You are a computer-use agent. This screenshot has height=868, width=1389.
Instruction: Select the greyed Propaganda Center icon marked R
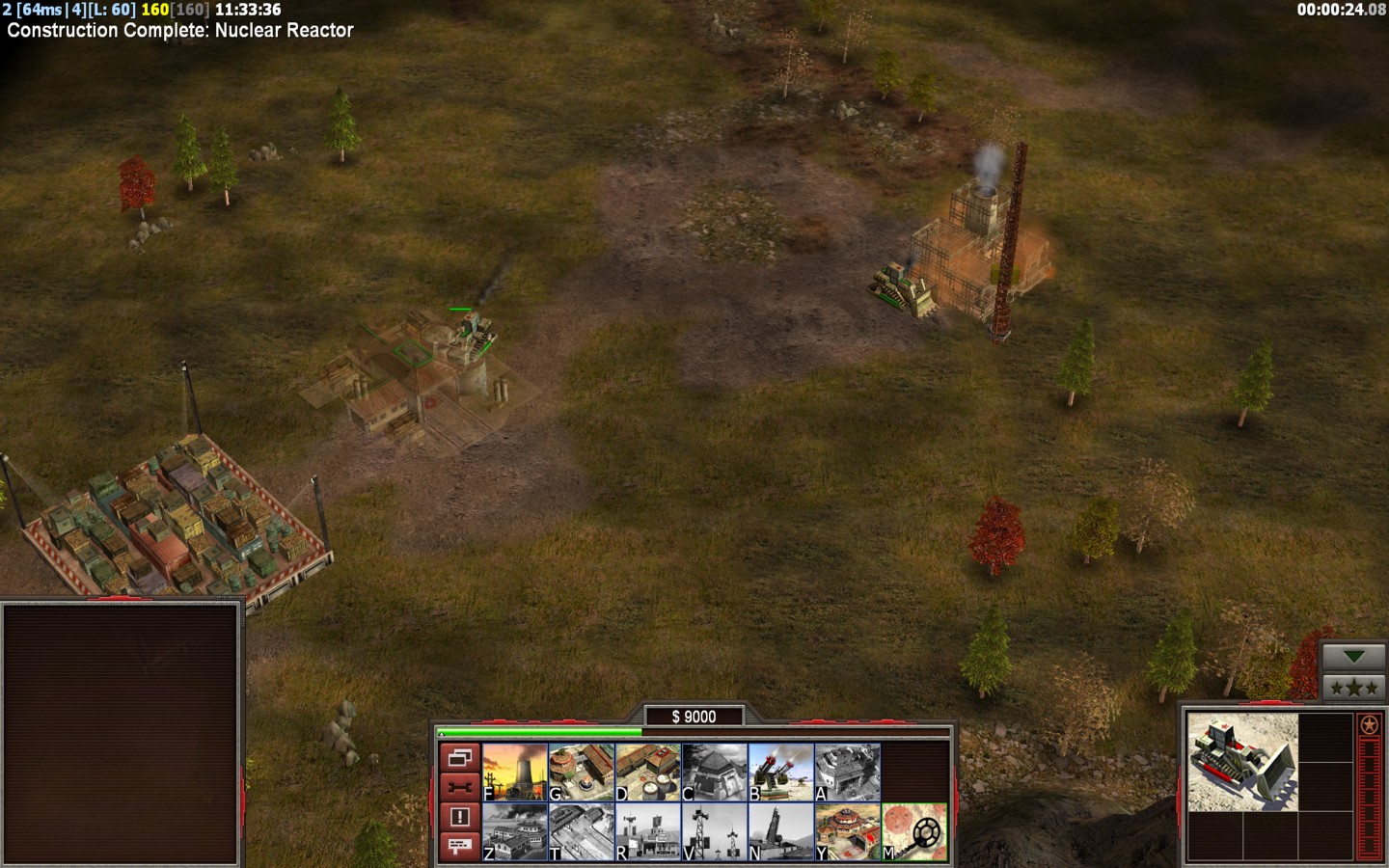648,831
